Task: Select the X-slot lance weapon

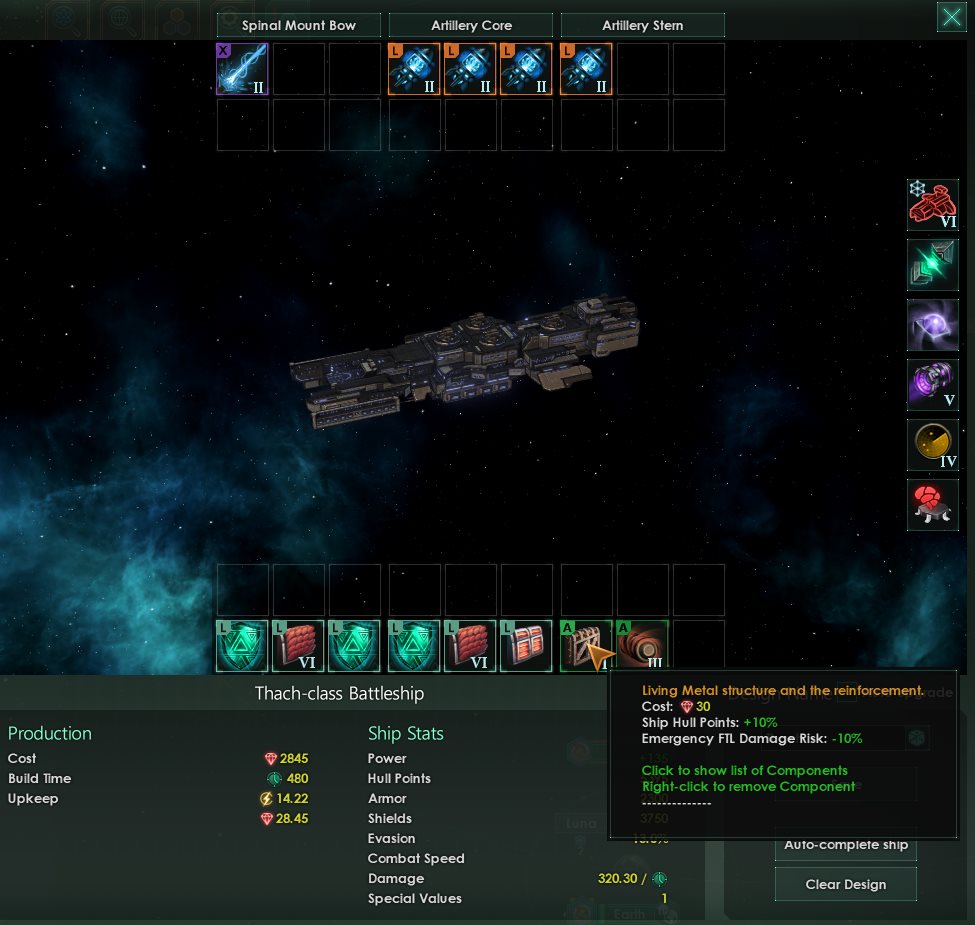Action: 243,69
